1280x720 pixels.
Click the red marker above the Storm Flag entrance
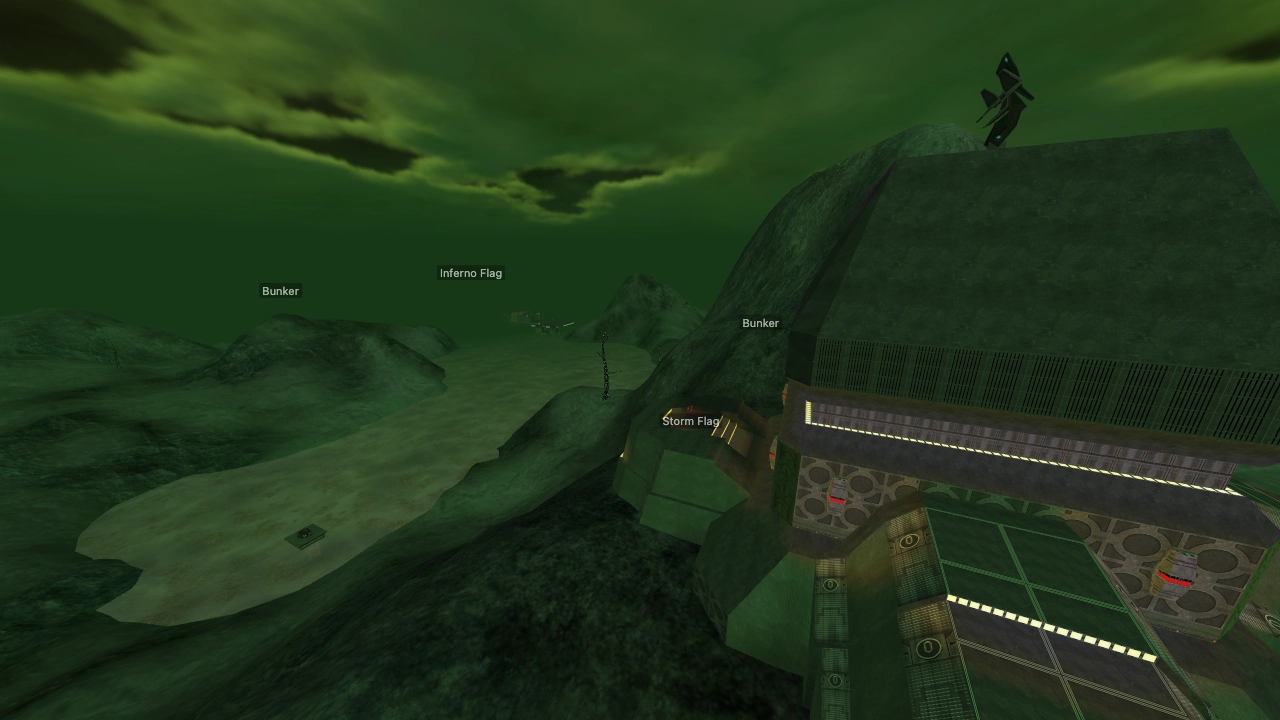(x=688, y=408)
